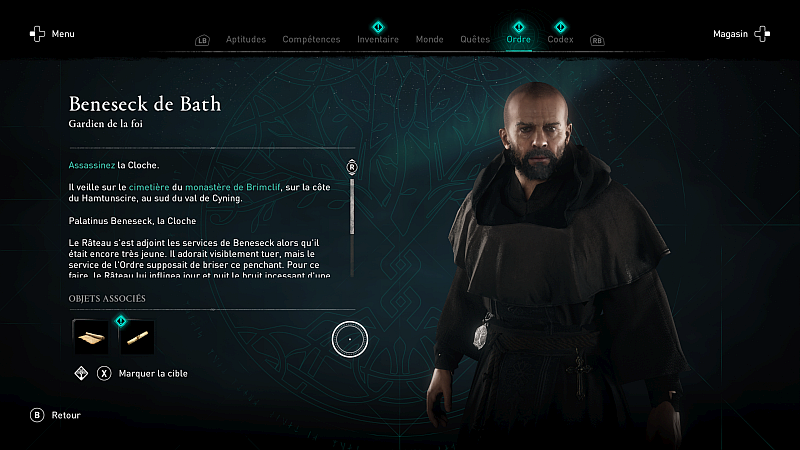Show the Monde map tab
This screenshot has width=800, height=450.
coord(429,40)
